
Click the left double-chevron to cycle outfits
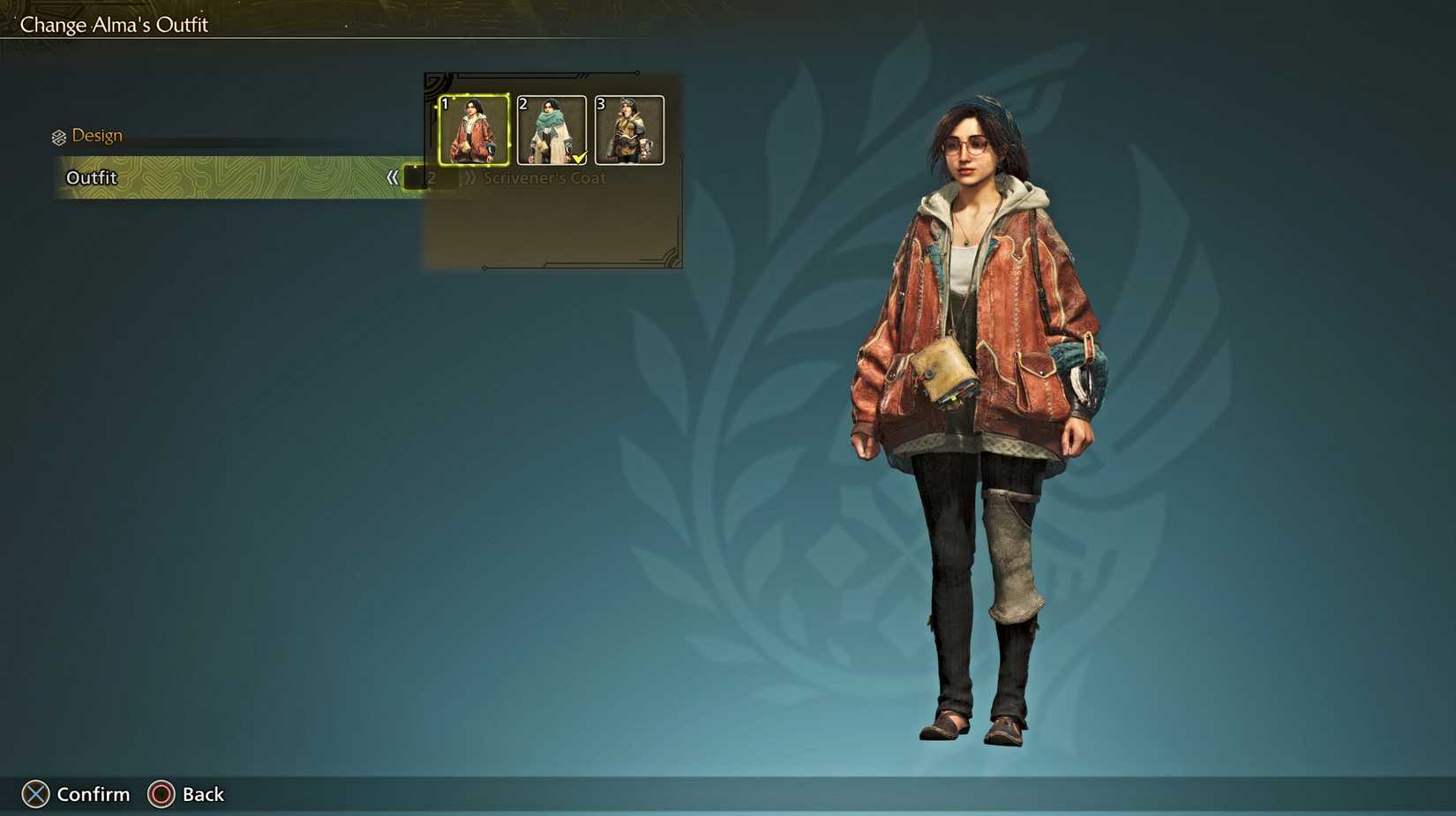point(394,177)
